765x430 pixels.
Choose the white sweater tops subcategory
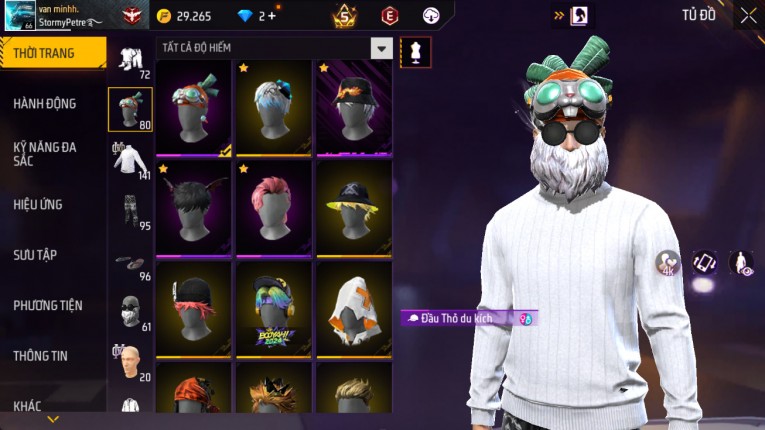coord(130,159)
